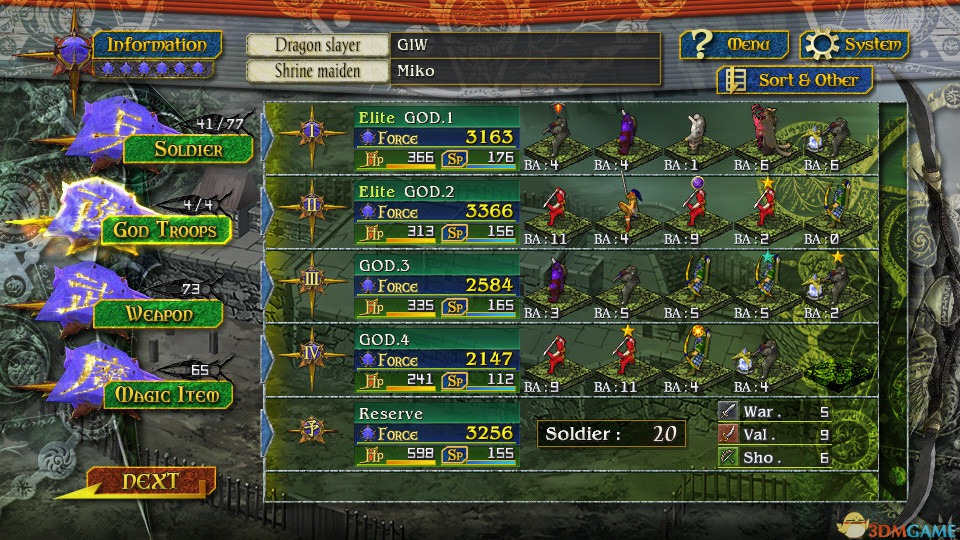The image size is (960, 540).
Task: Pick the GOD.4 troop row
Action: coord(436,359)
